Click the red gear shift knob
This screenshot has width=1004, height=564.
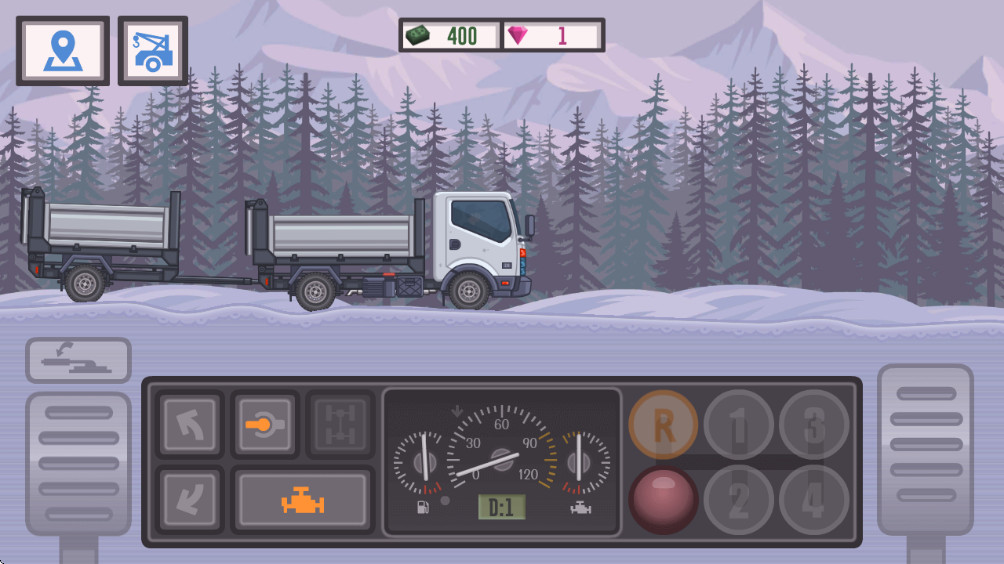[x=663, y=499]
